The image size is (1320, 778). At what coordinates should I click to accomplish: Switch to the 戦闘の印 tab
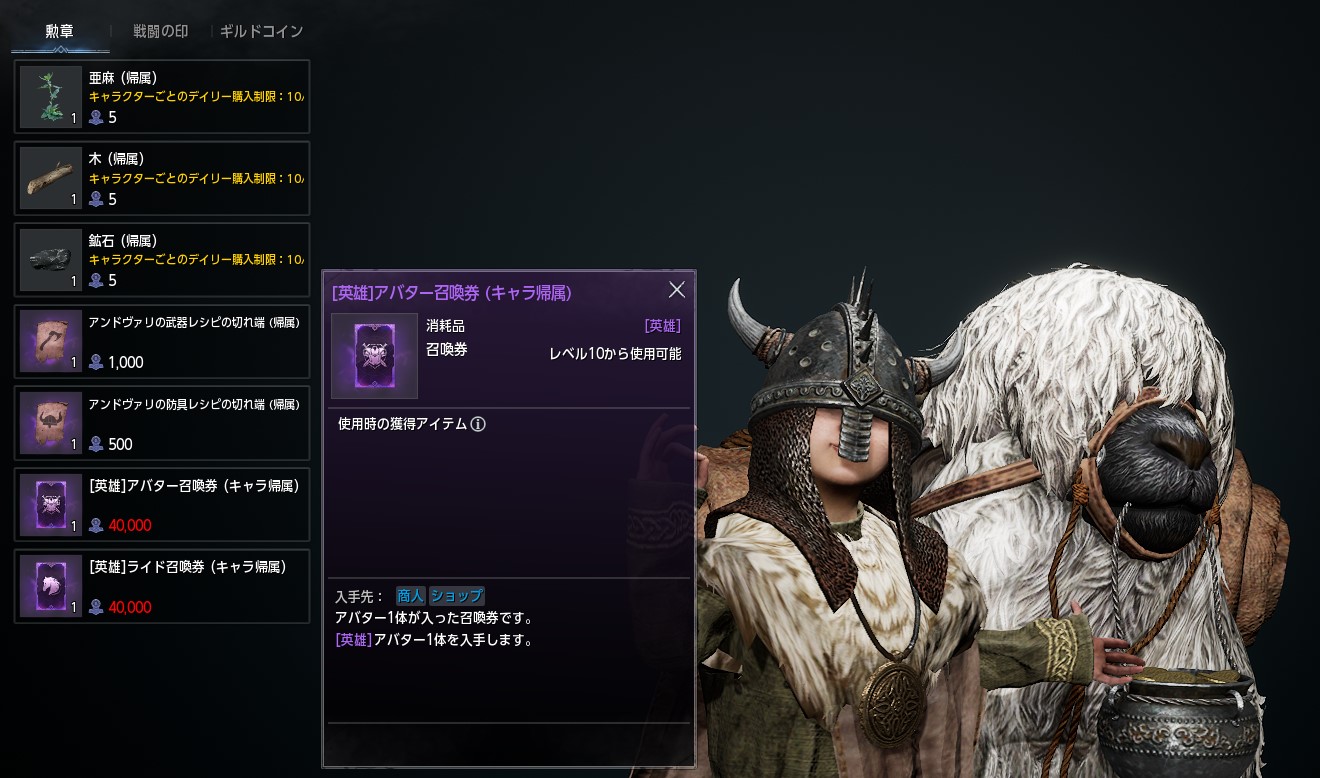158,31
